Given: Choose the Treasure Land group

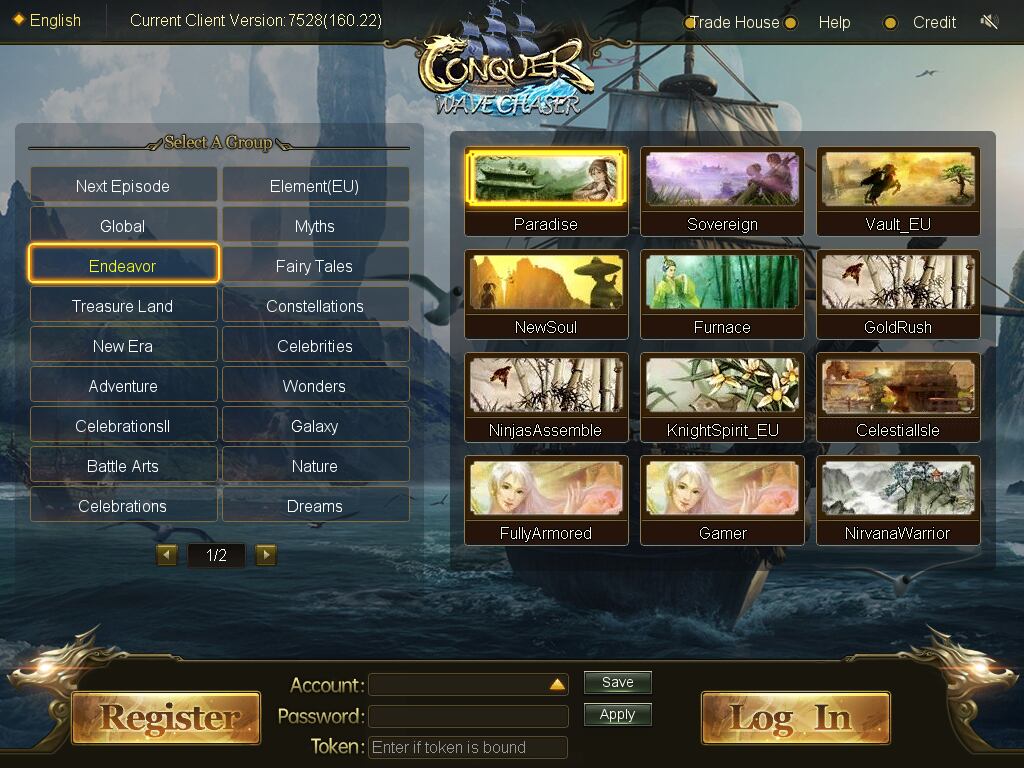Looking at the screenshot, I should coord(123,306).
